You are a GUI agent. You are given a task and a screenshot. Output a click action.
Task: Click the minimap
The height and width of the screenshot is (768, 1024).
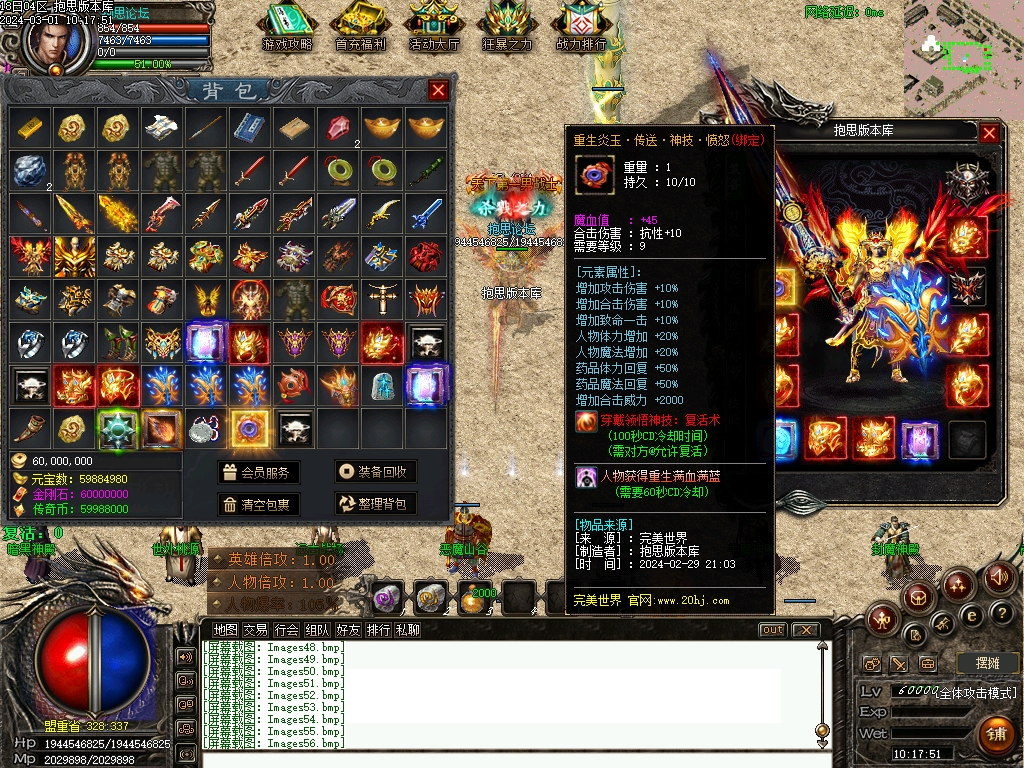pos(963,60)
